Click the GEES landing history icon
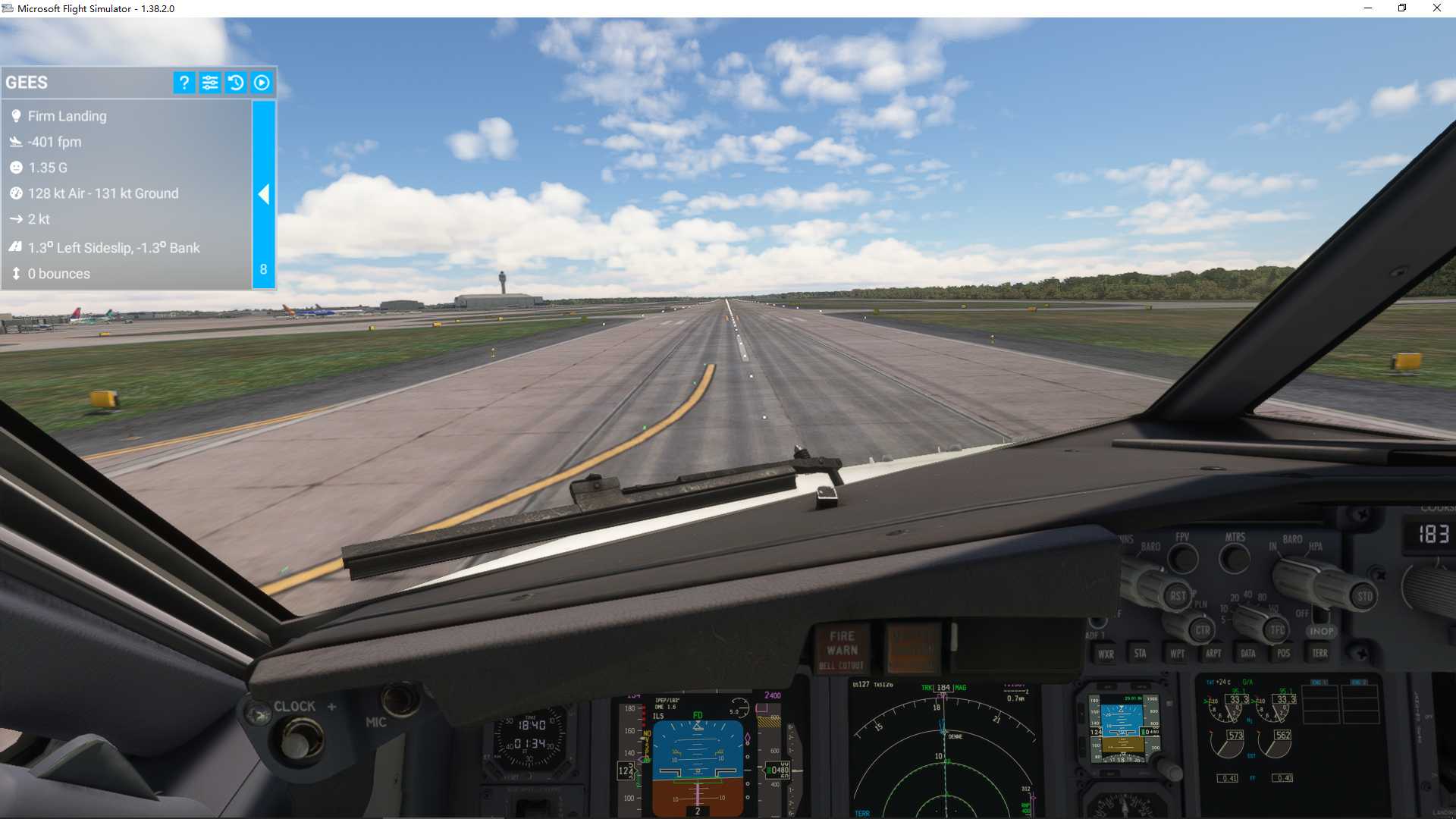 pos(236,83)
